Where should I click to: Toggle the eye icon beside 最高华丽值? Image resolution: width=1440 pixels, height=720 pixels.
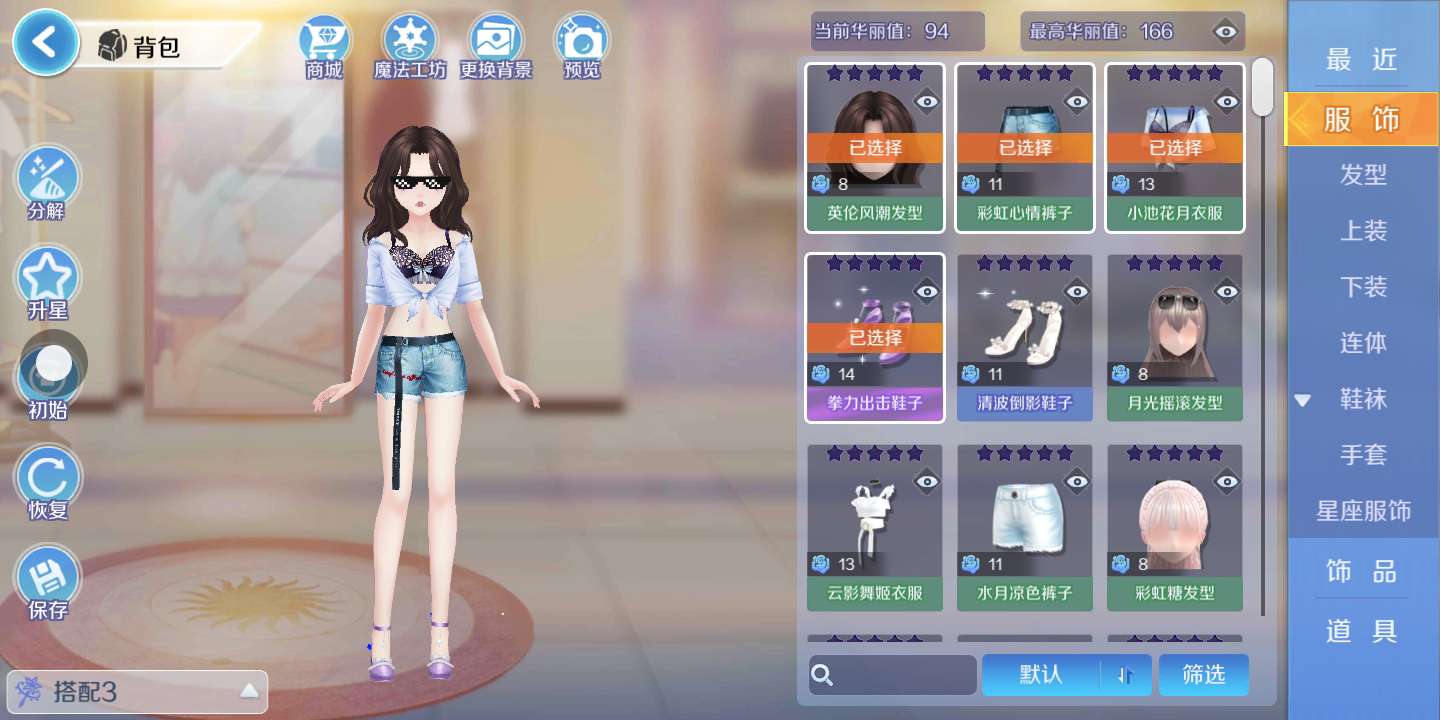(1225, 32)
